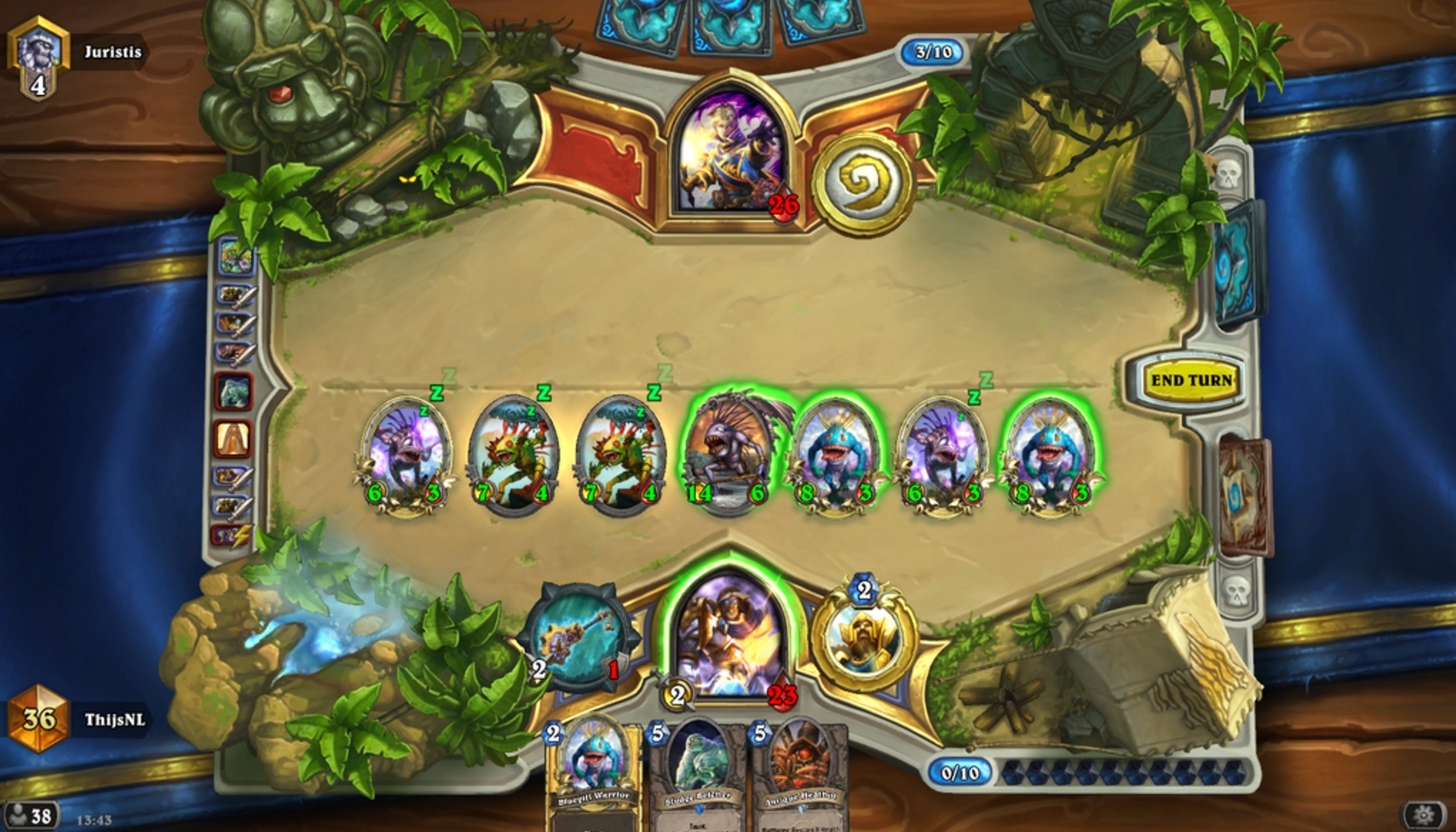This screenshot has height=832, width=1456.
Task: Target the opponent's mage hero portrait
Action: click(729, 153)
